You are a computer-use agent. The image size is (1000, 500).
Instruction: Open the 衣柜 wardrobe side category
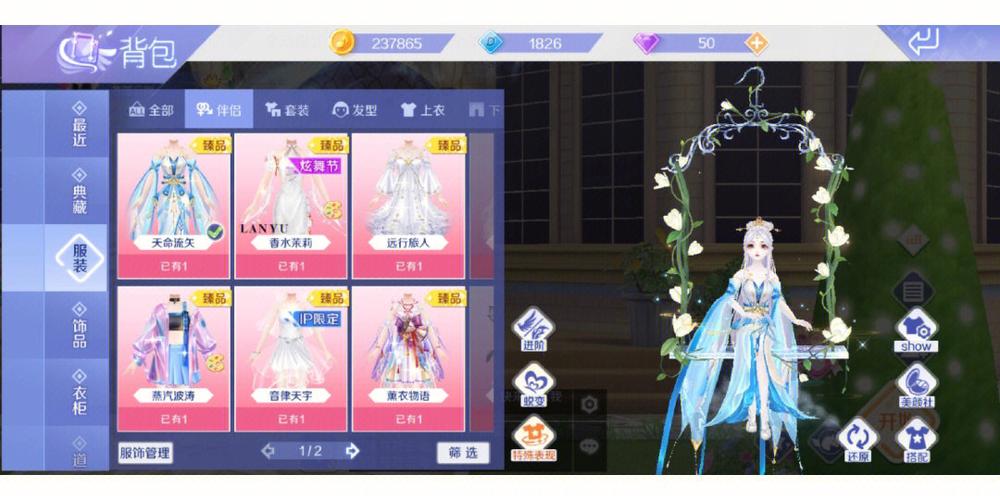point(79,393)
